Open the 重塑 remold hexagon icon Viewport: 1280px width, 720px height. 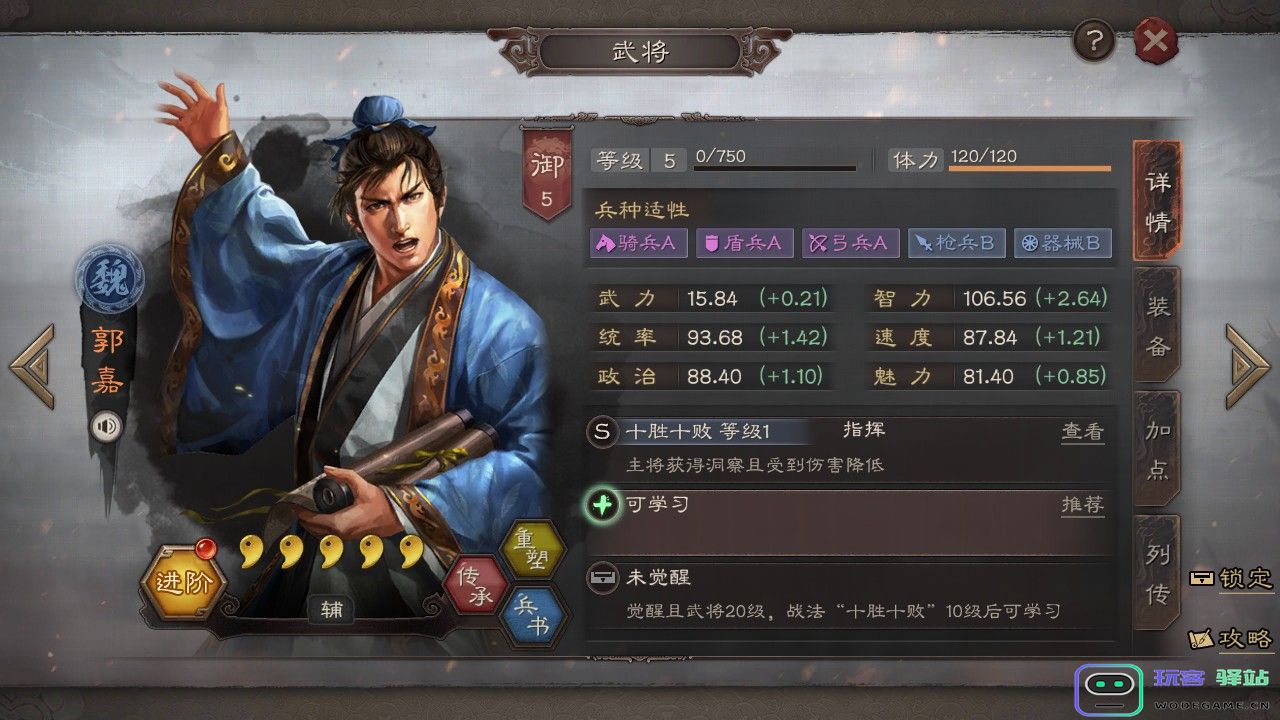pyautogui.click(x=535, y=547)
